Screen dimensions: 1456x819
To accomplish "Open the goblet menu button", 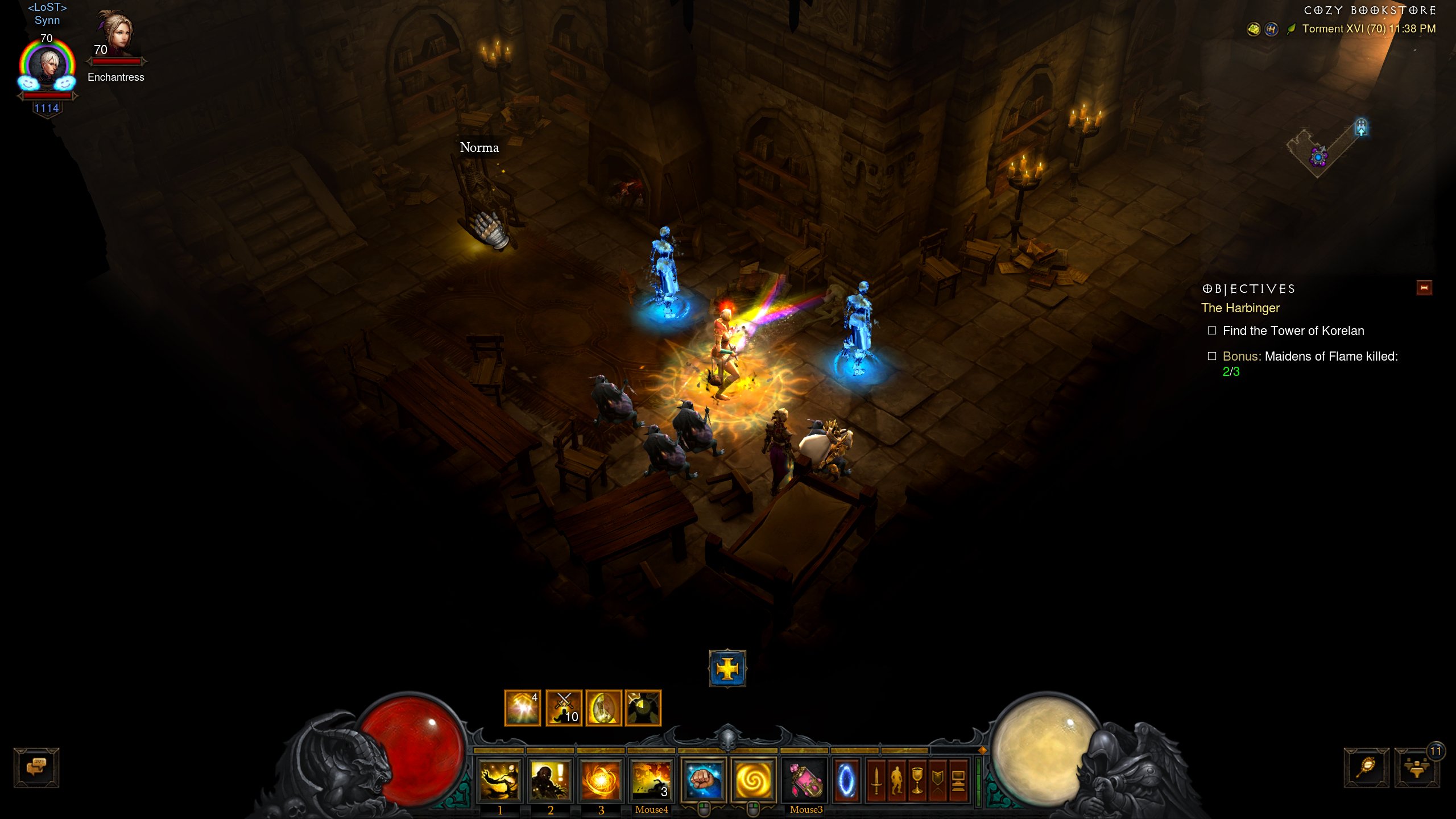I will click(917, 780).
